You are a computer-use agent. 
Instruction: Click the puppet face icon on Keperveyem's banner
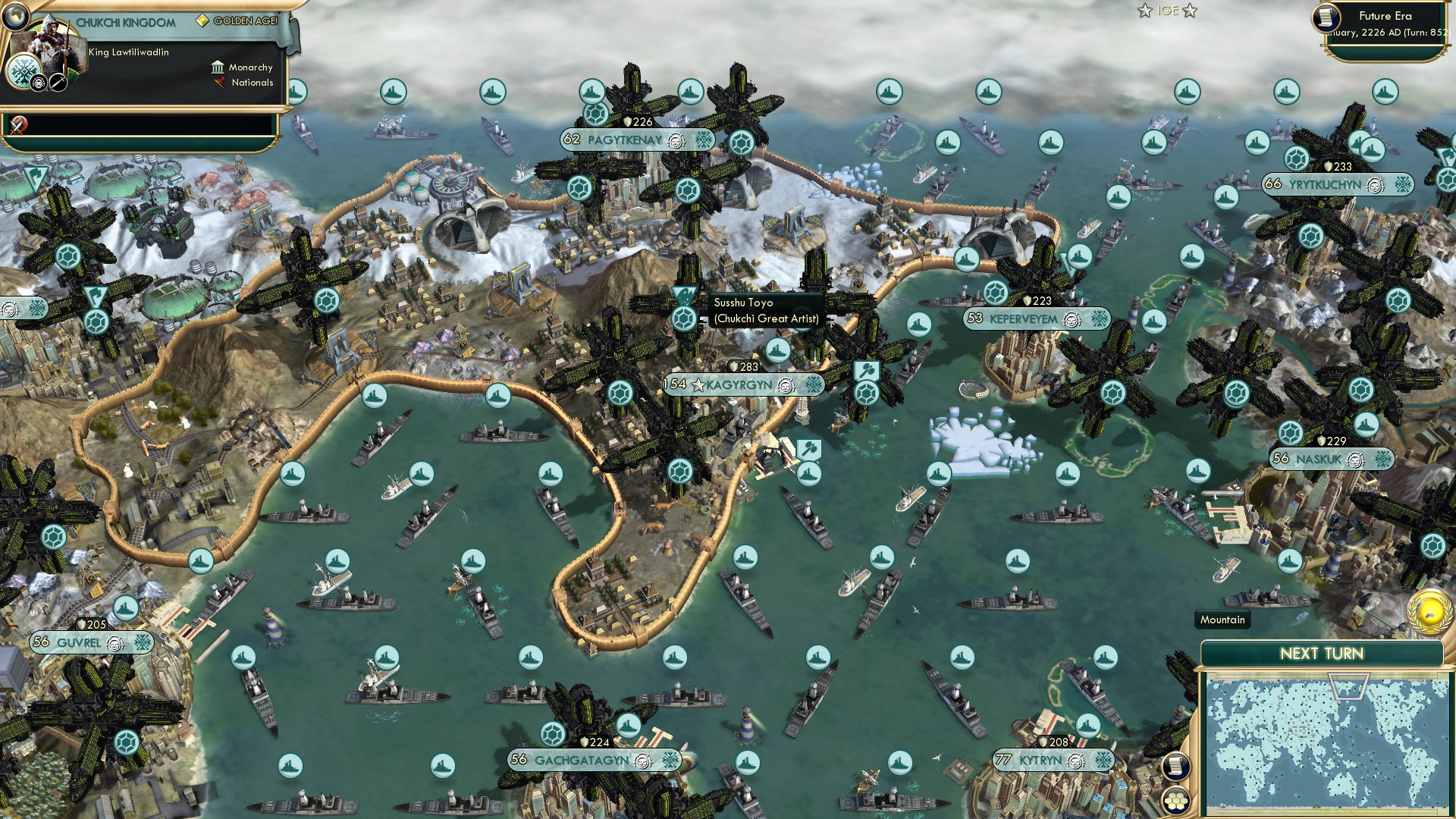click(1069, 319)
